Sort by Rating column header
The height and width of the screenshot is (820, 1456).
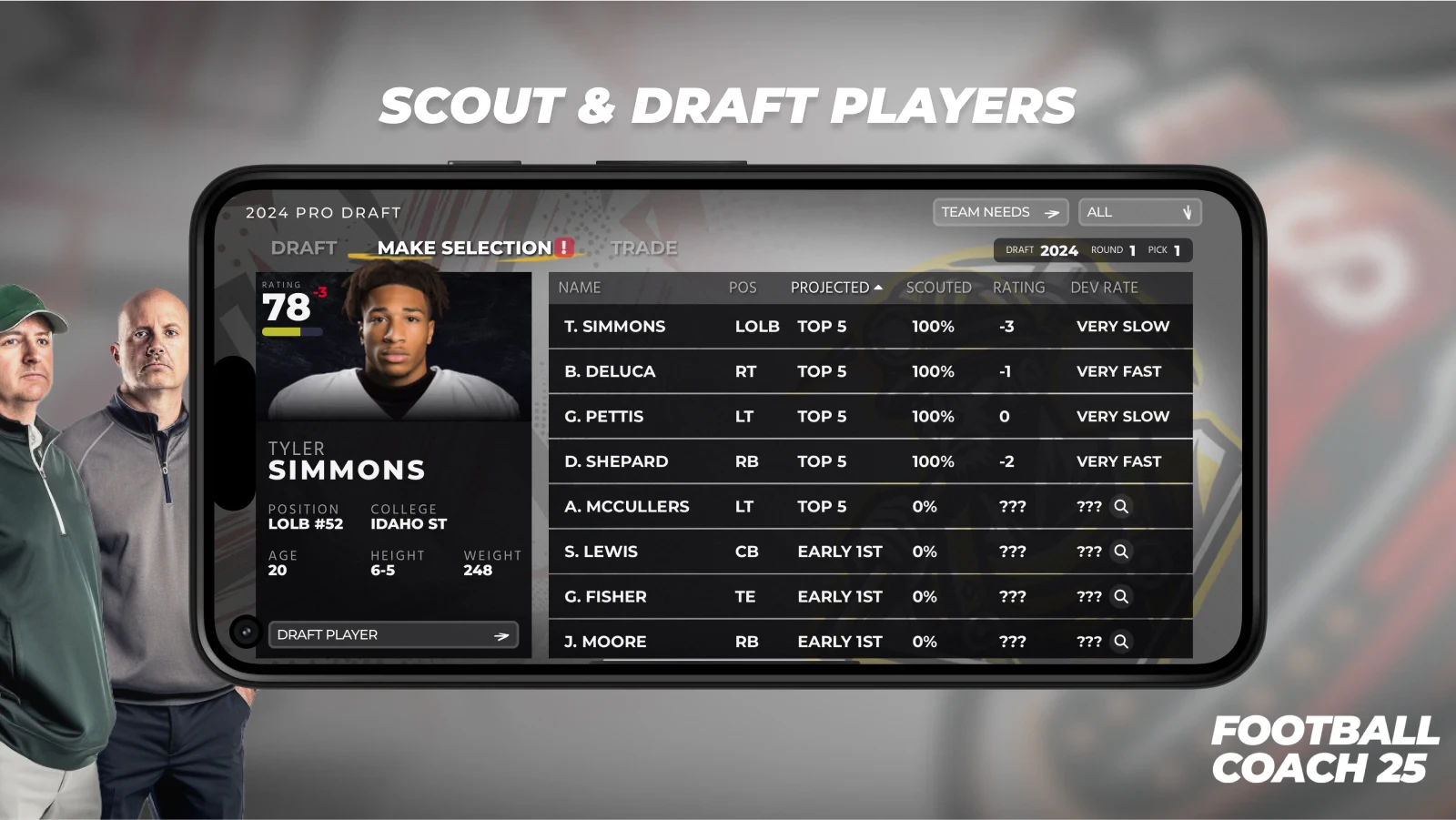(x=1018, y=288)
